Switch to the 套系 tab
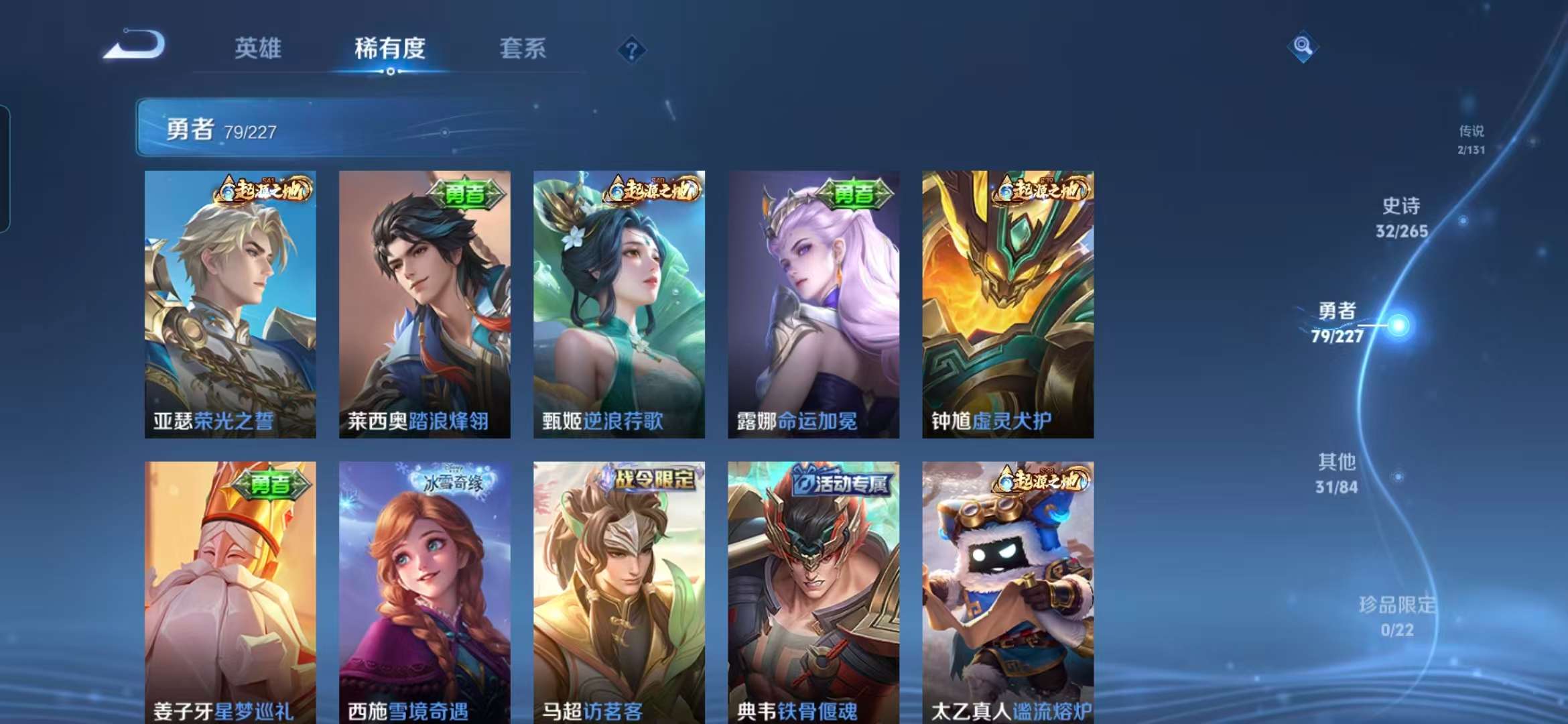 (x=521, y=48)
